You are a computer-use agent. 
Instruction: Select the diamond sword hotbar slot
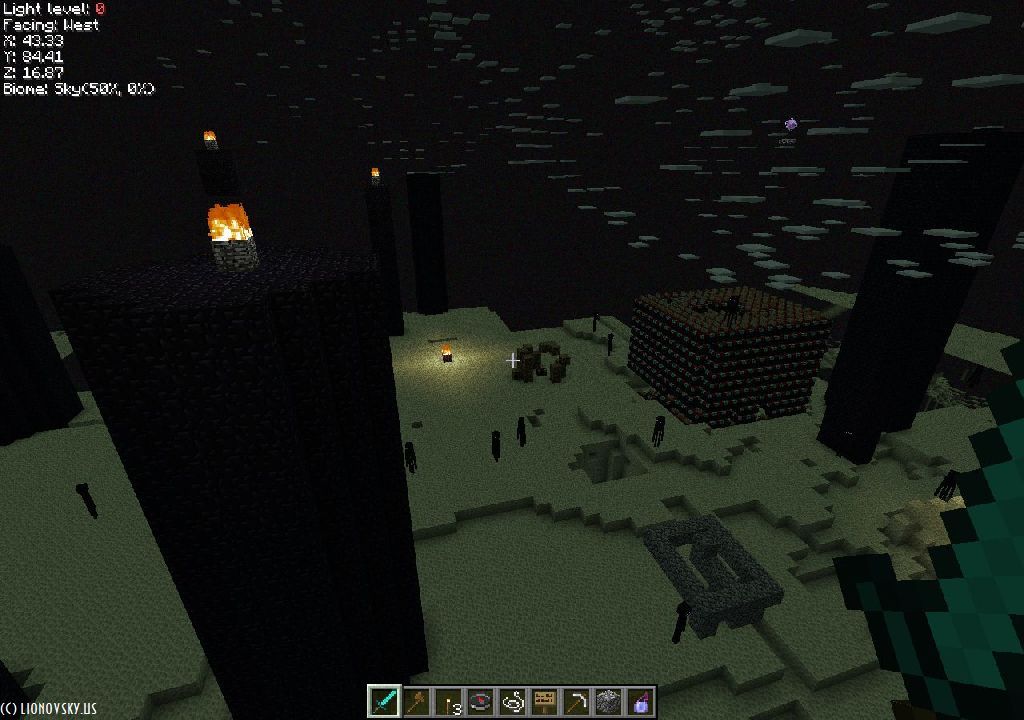tap(384, 701)
